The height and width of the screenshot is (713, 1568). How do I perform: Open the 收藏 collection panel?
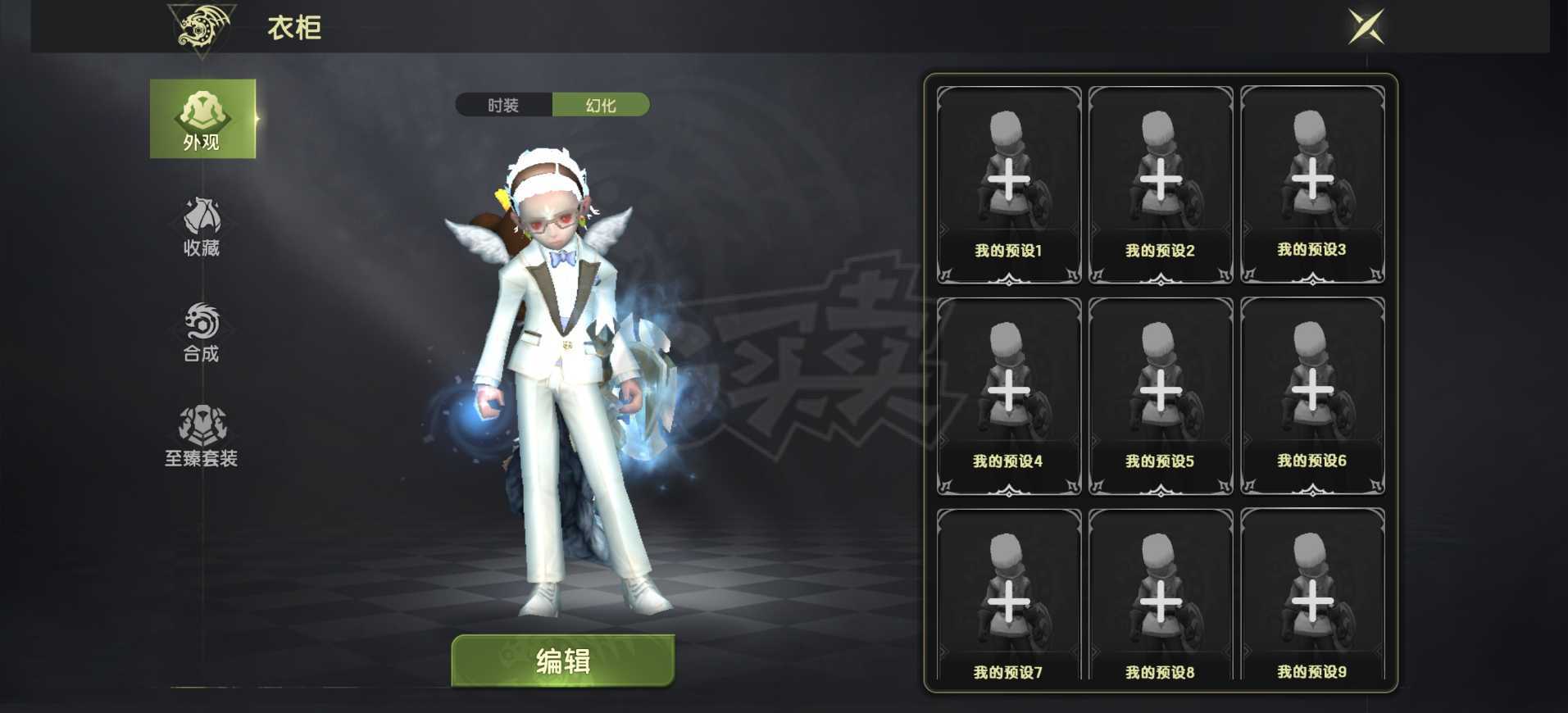tap(203, 221)
